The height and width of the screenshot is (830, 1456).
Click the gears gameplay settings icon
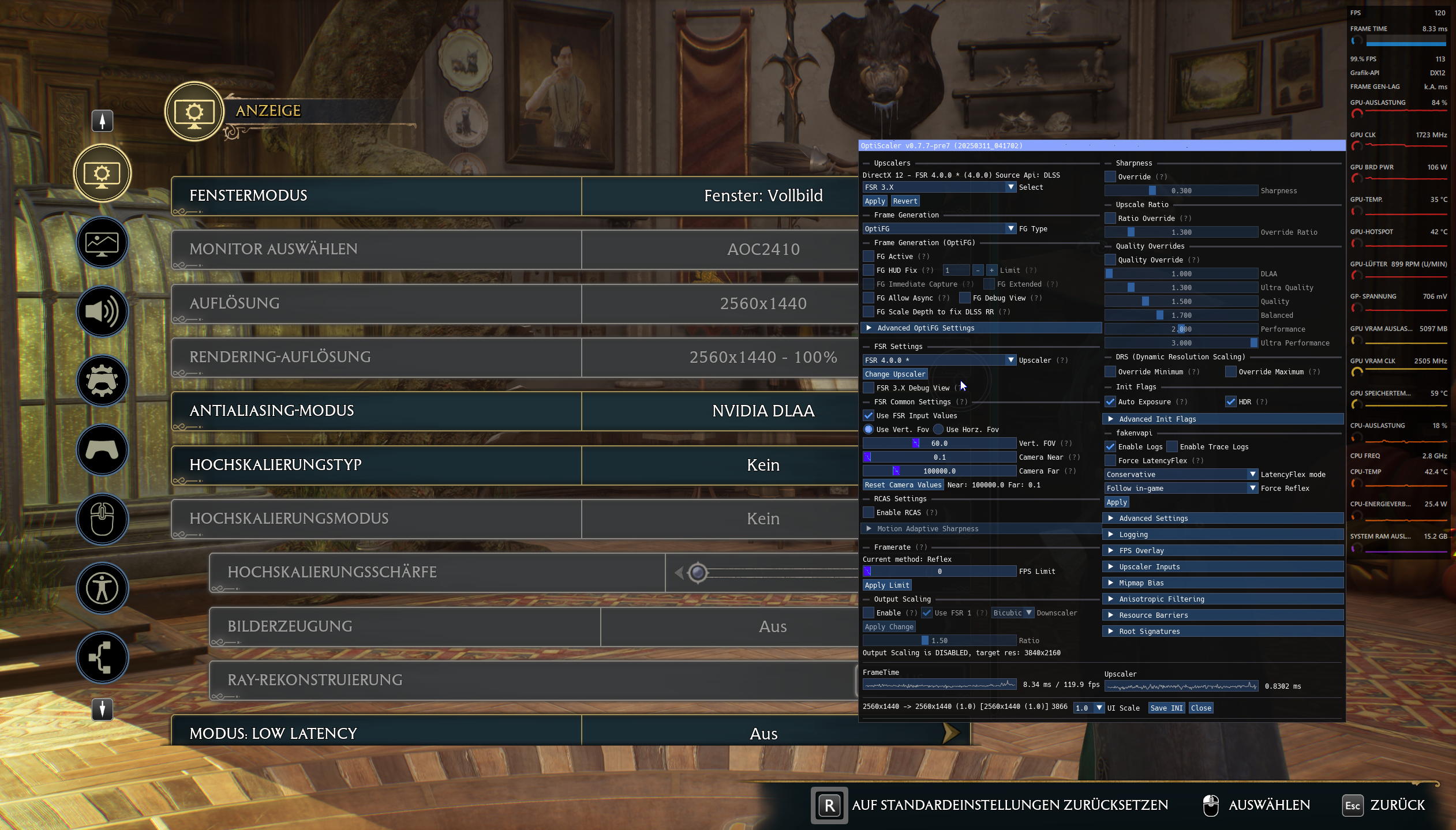(x=102, y=381)
